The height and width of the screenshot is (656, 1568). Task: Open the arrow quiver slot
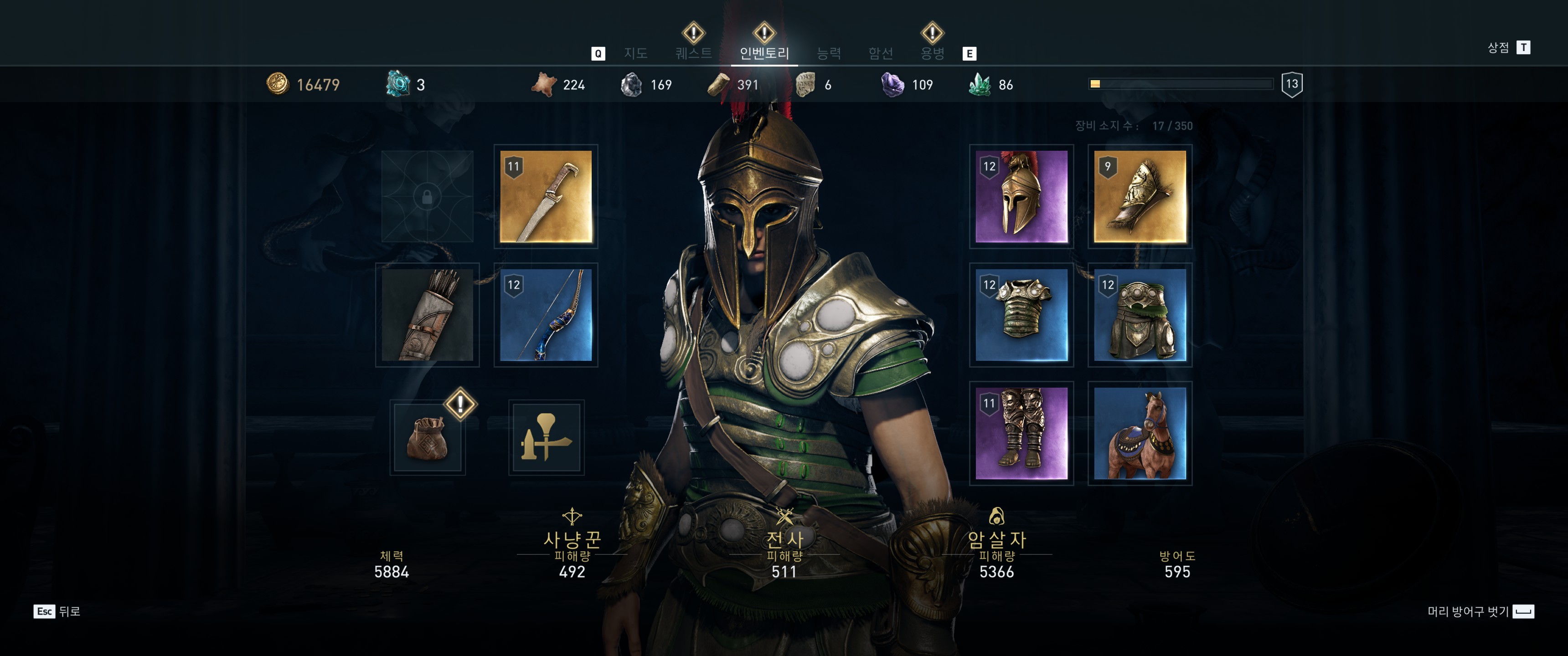tap(427, 315)
